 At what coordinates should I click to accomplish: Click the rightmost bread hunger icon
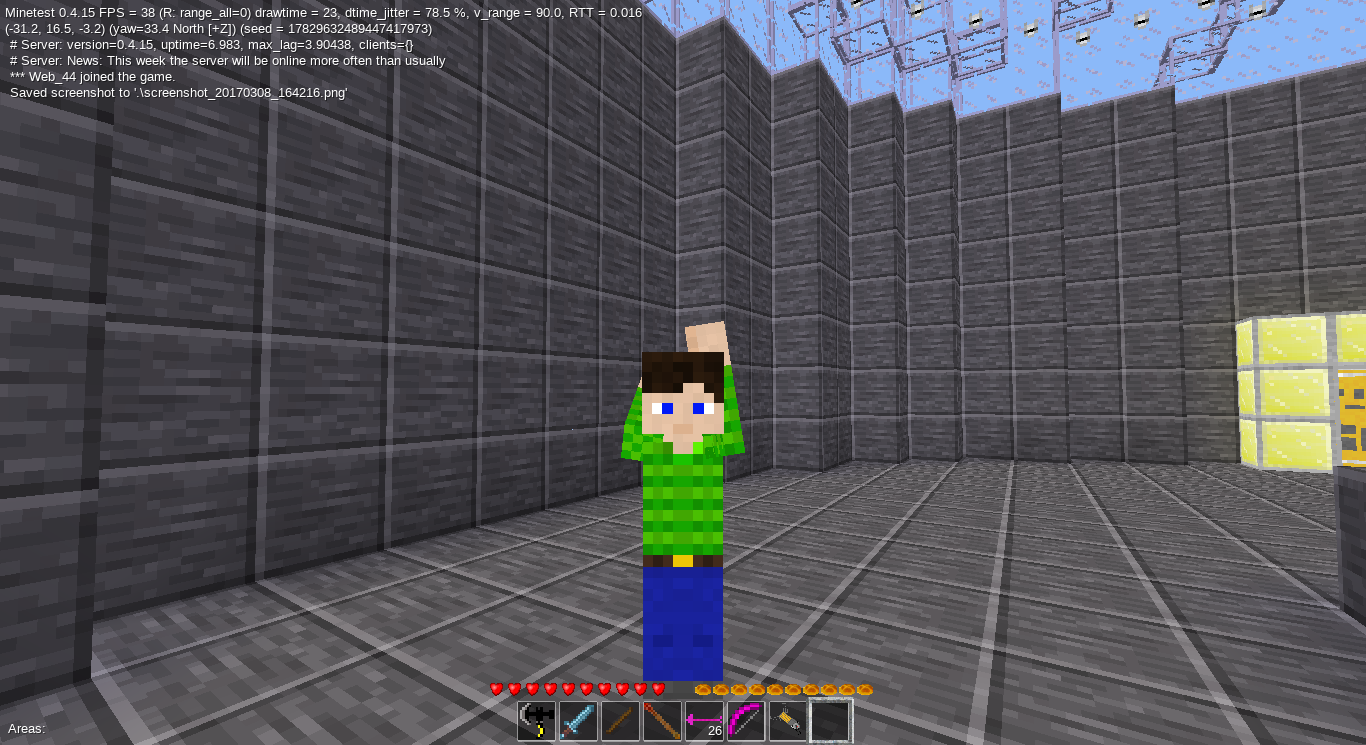coord(866,689)
